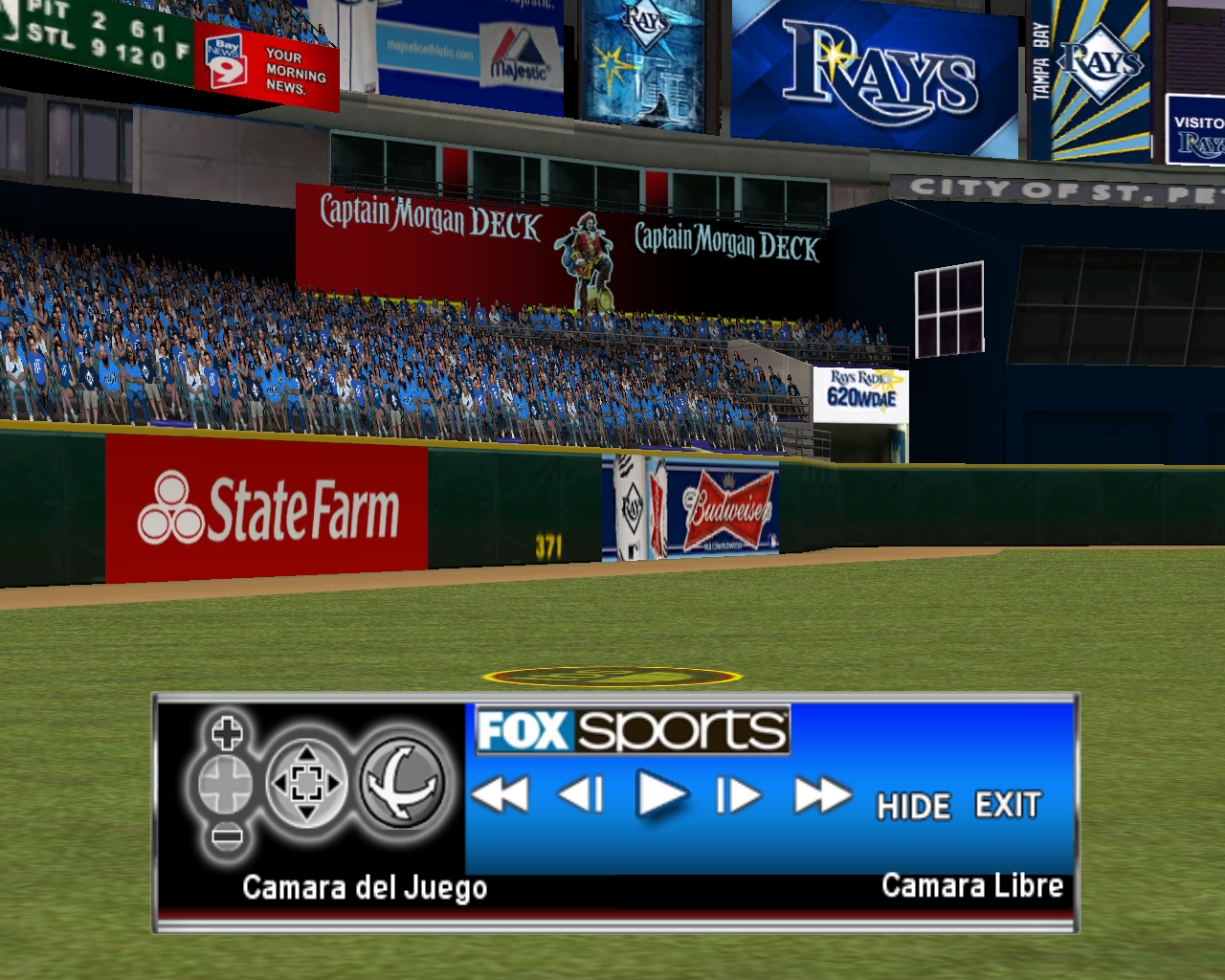Step the replay back one frame

pyautogui.click(x=581, y=794)
